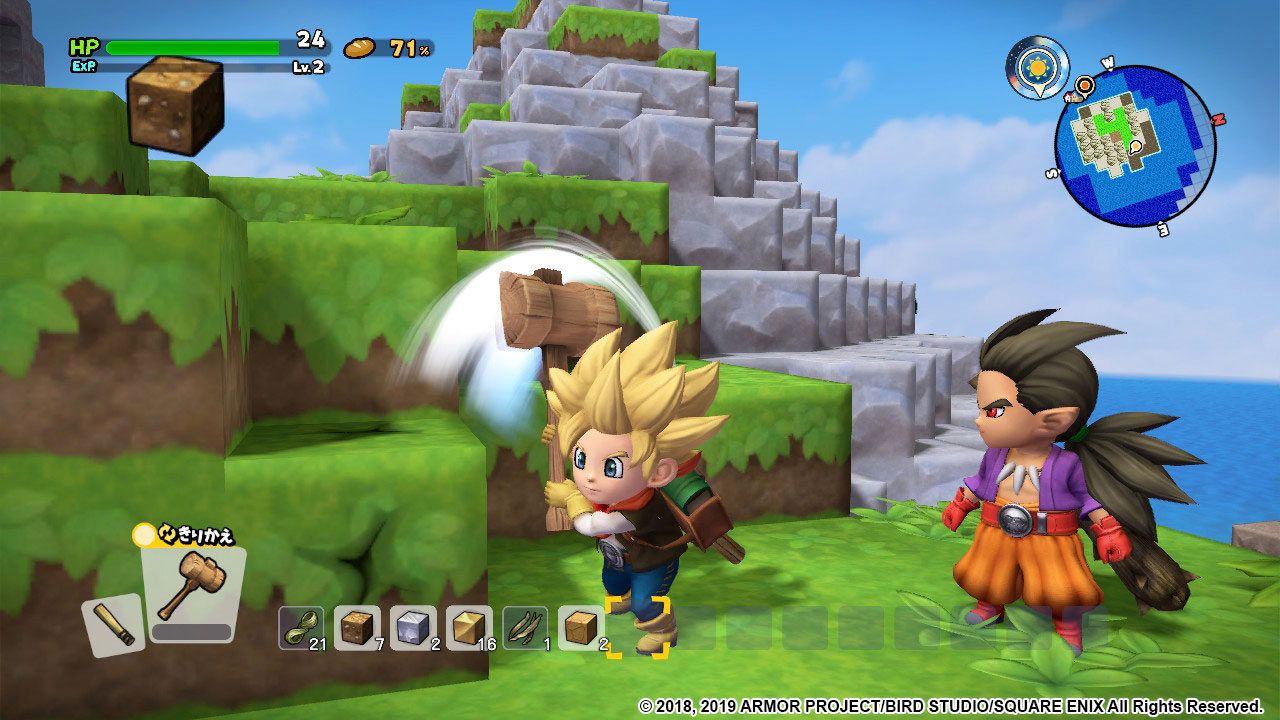Select the green cord hotbar slot
This screenshot has height=720, width=1280.
(301, 628)
